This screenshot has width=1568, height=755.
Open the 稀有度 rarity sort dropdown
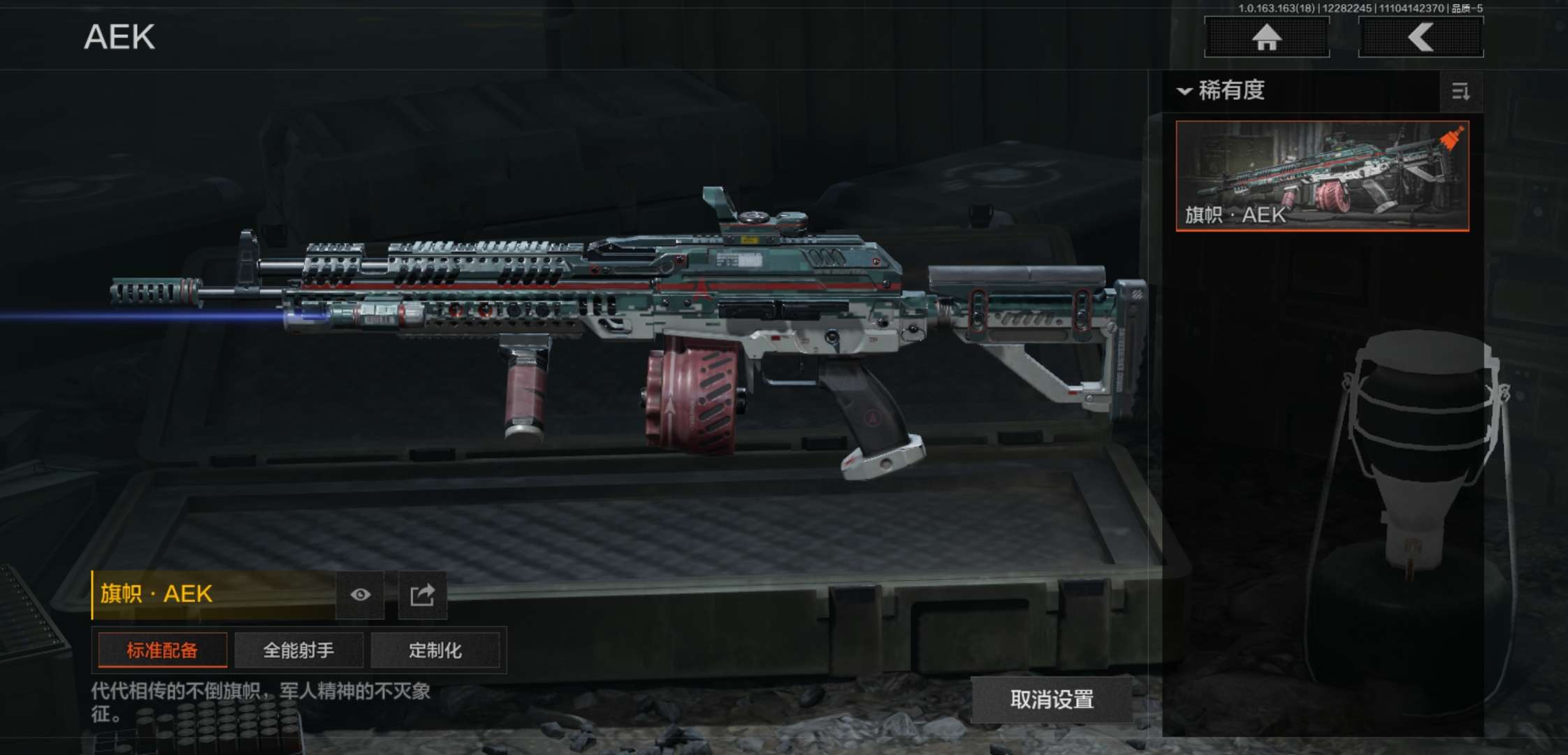[x=1223, y=91]
